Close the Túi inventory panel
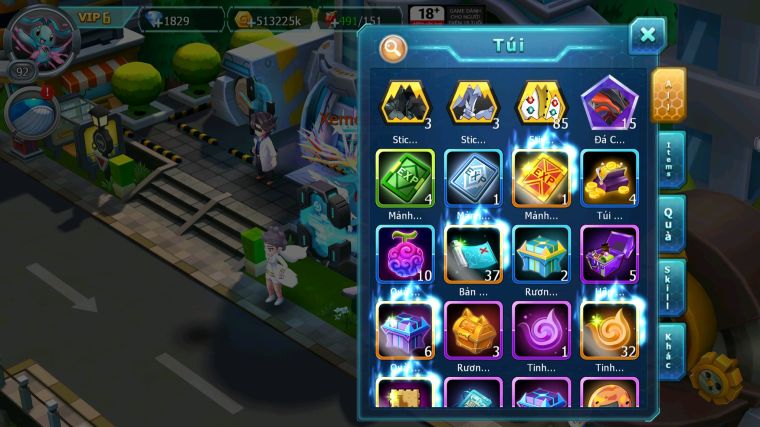 [x=647, y=36]
